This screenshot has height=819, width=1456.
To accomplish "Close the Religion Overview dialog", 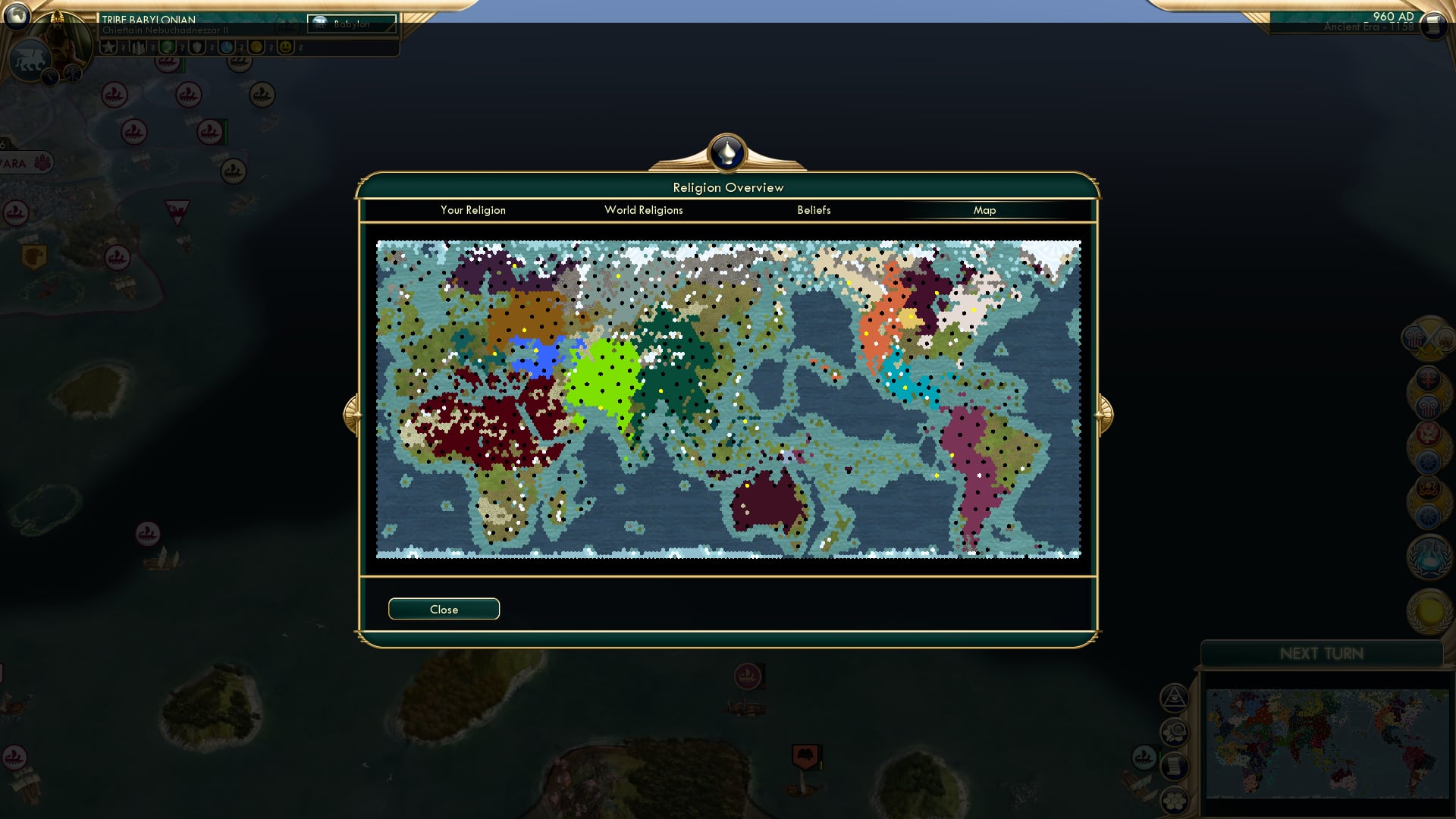I will [x=444, y=608].
